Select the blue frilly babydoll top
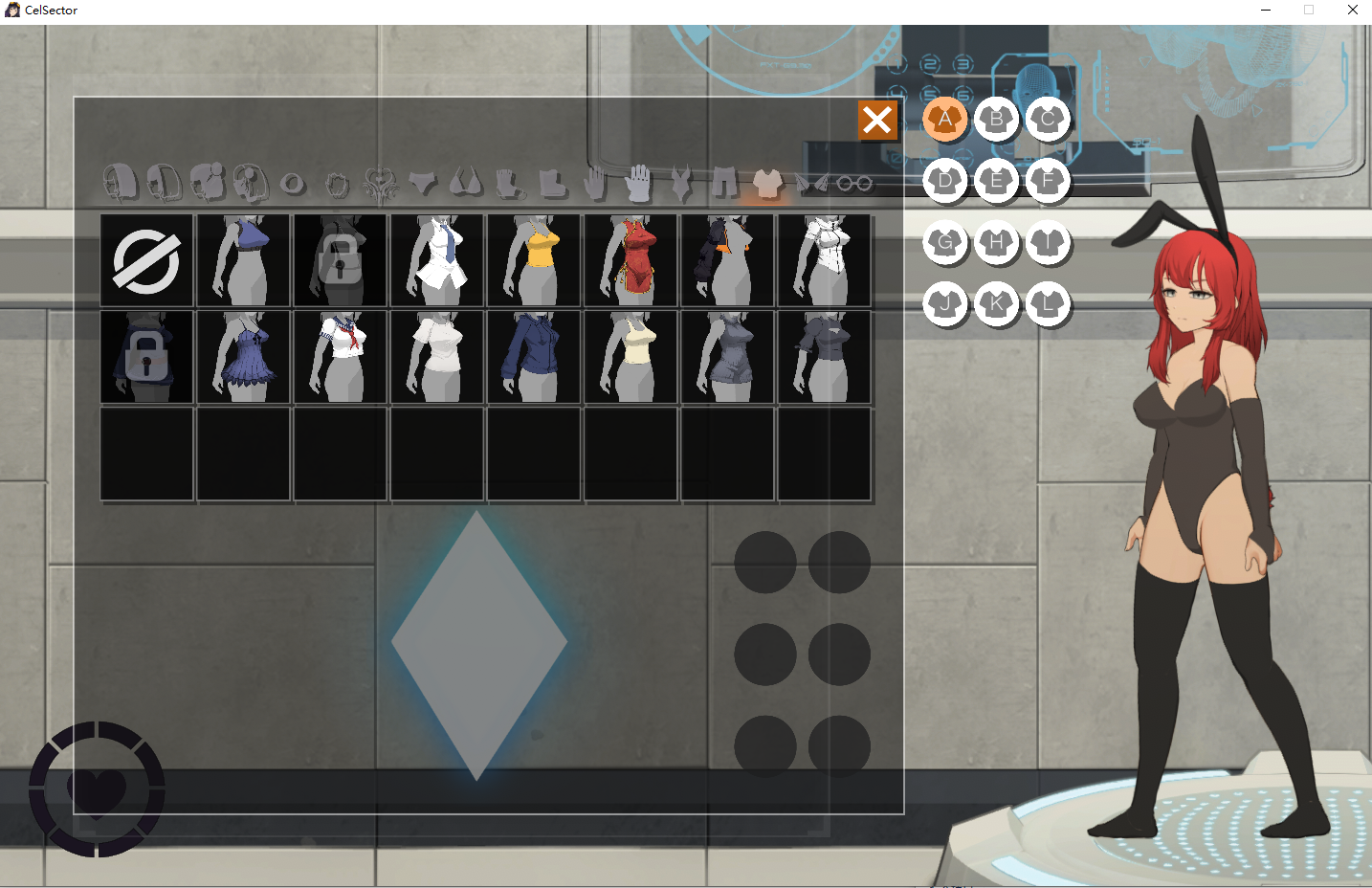This screenshot has width=1372, height=888. pyautogui.click(x=244, y=357)
